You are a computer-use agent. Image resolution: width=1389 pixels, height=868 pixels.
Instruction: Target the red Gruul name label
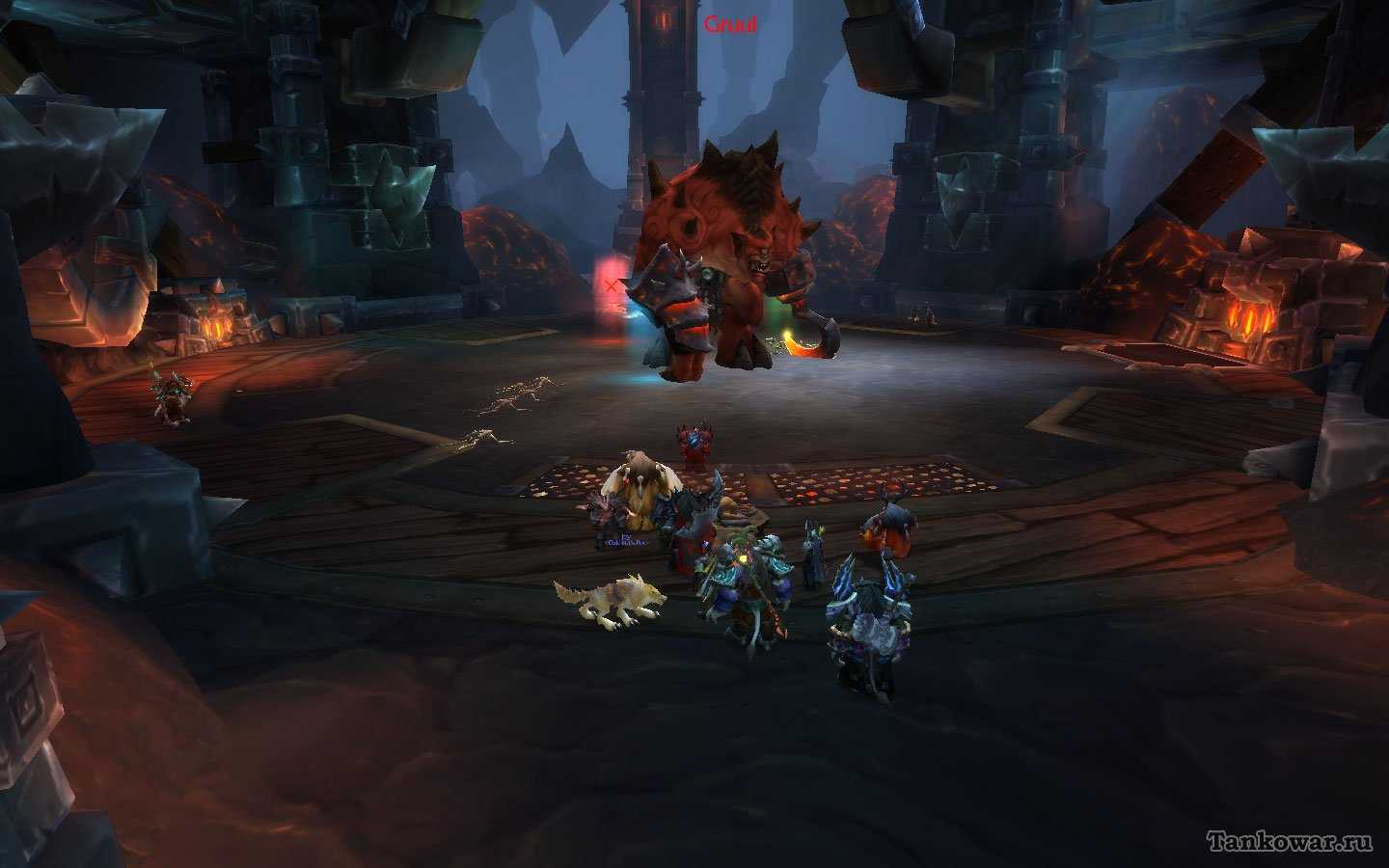pyautogui.click(x=730, y=25)
